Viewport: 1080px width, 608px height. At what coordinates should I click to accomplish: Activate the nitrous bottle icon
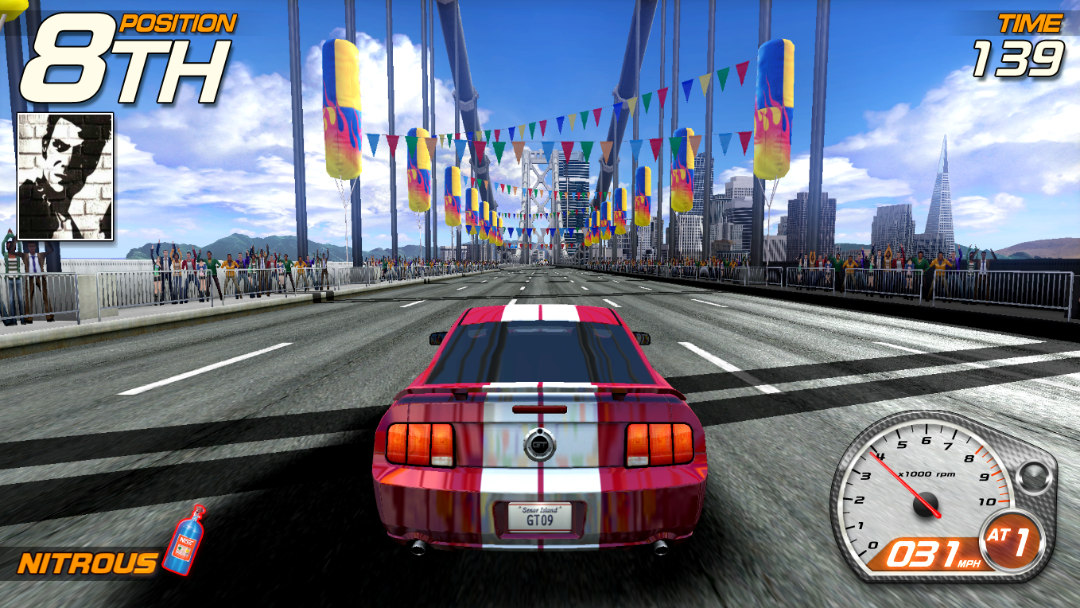tap(184, 539)
